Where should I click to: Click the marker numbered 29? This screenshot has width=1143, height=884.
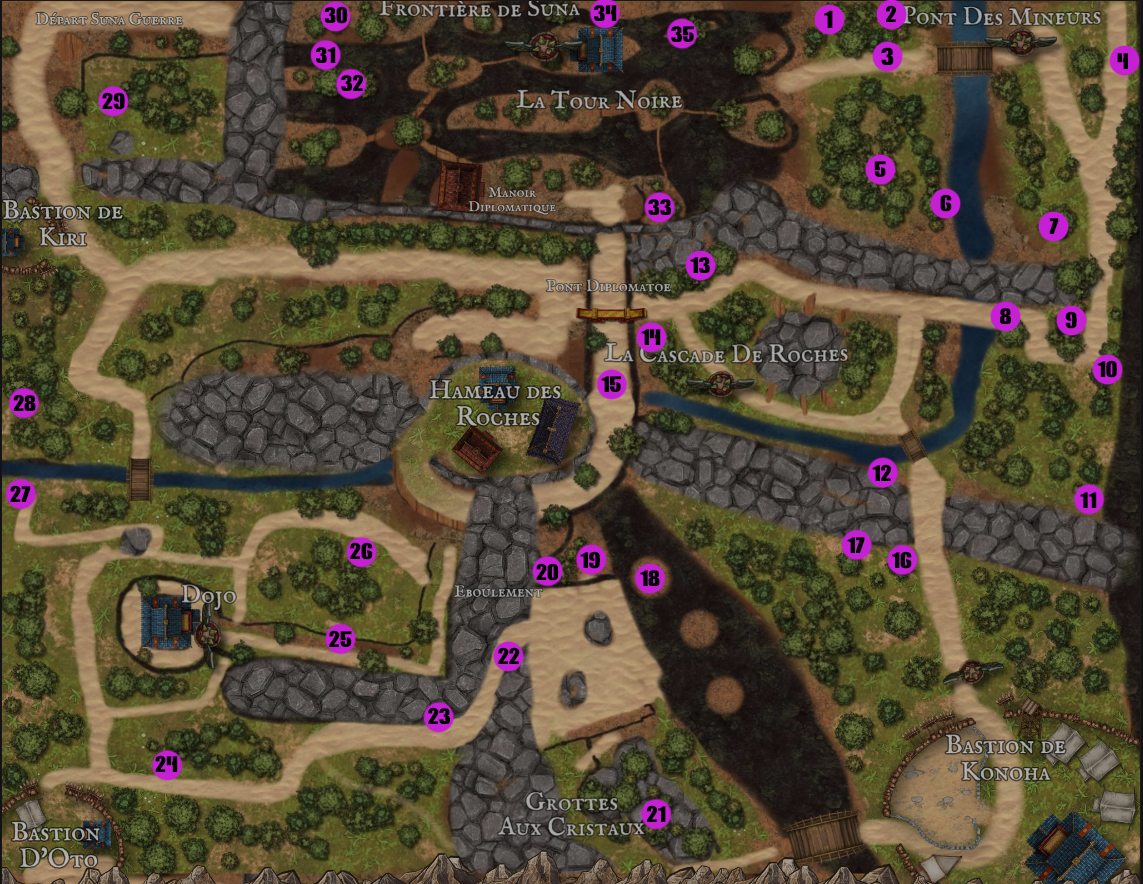pyautogui.click(x=114, y=101)
